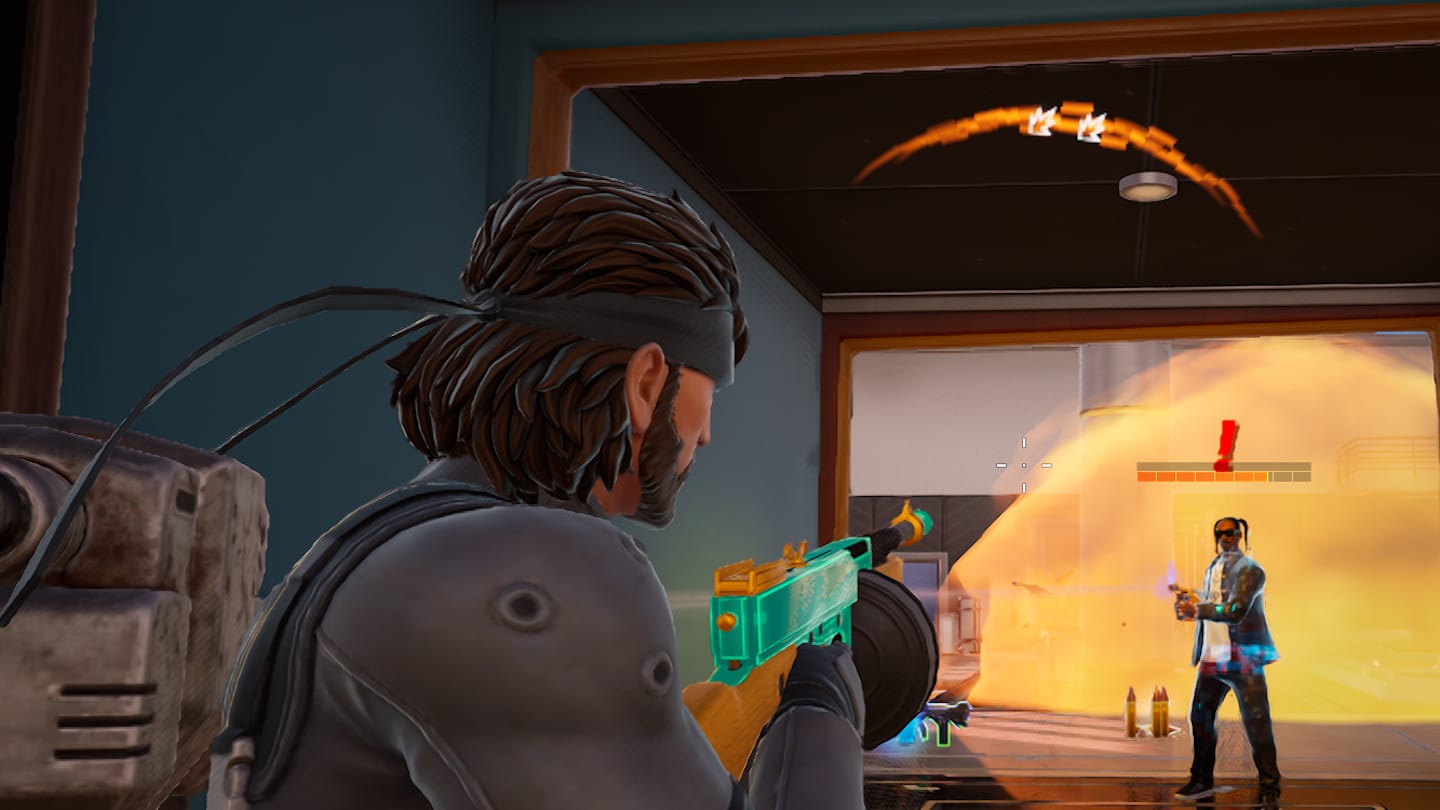
Task: Click the orange segmented health bar
Action: tap(1200, 476)
